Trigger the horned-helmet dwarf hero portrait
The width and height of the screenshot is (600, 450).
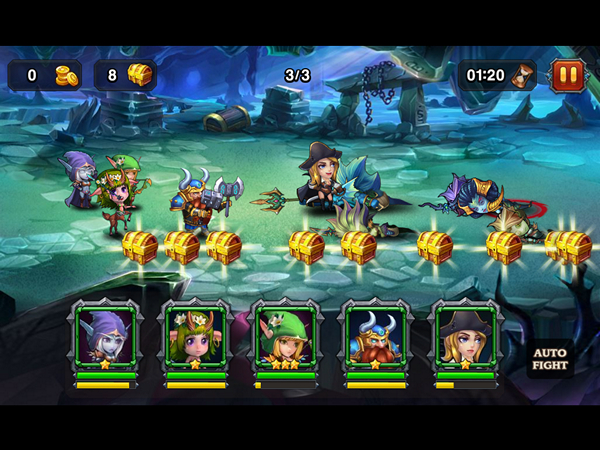(x=375, y=337)
